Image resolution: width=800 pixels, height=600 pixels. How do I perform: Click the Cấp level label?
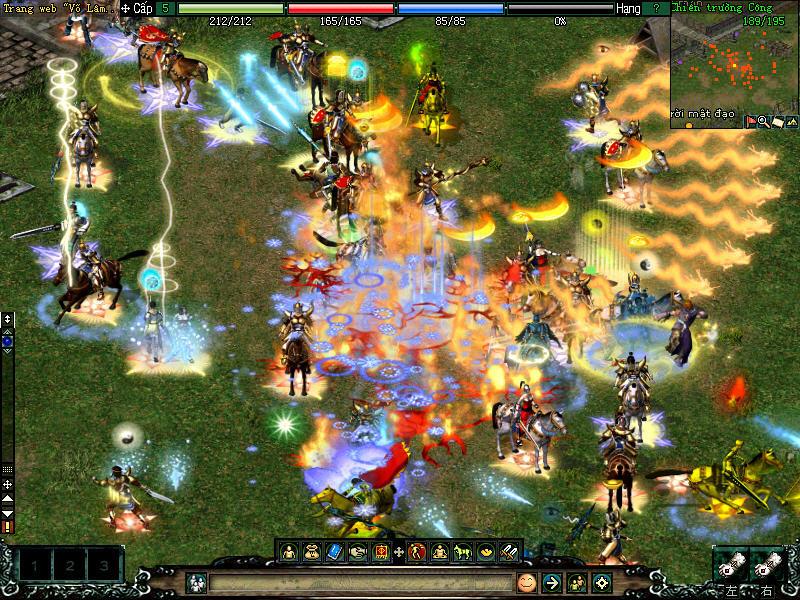tap(143, 7)
